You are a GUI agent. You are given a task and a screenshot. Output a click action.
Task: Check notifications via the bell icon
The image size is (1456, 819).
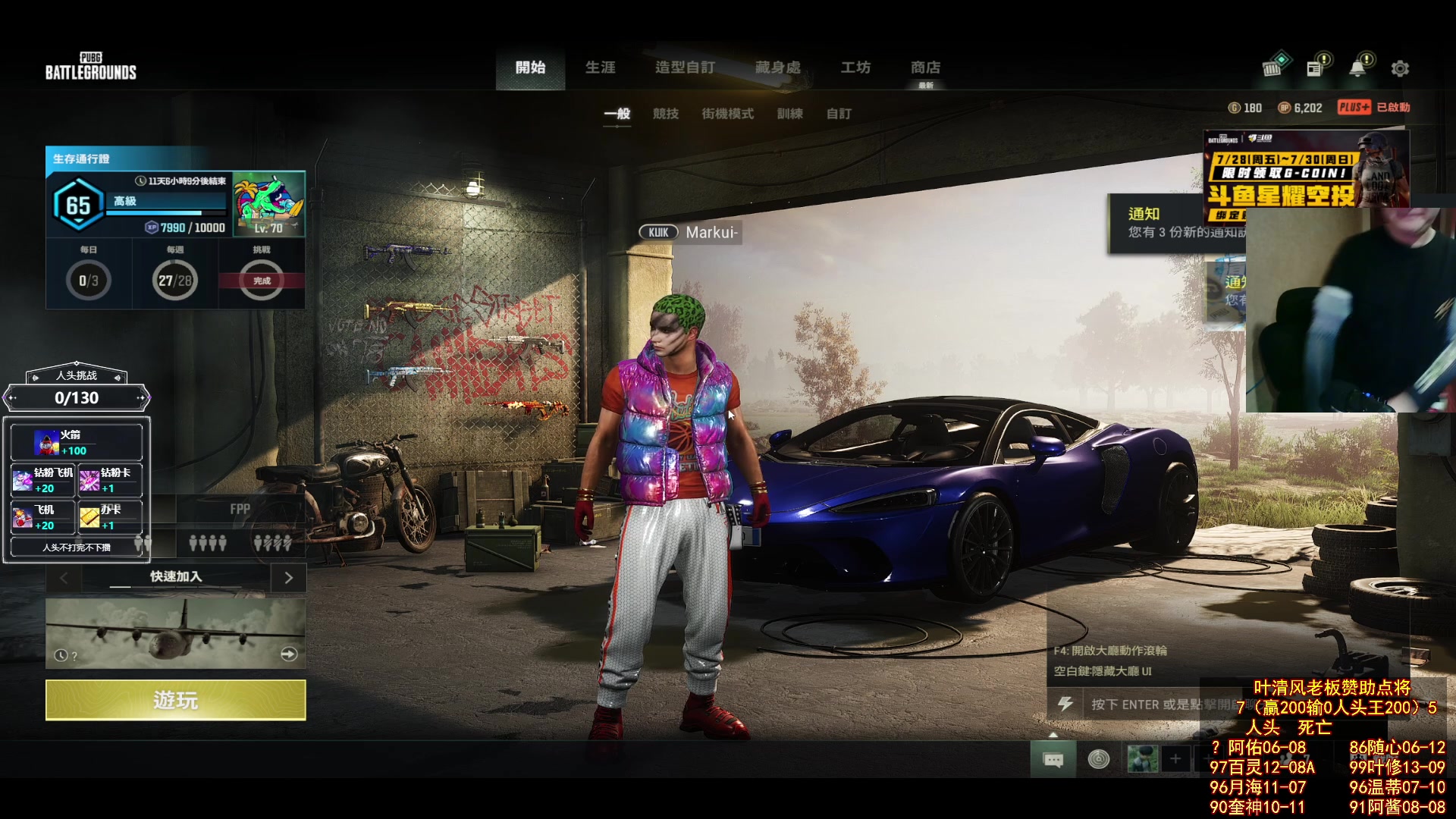[x=1357, y=68]
